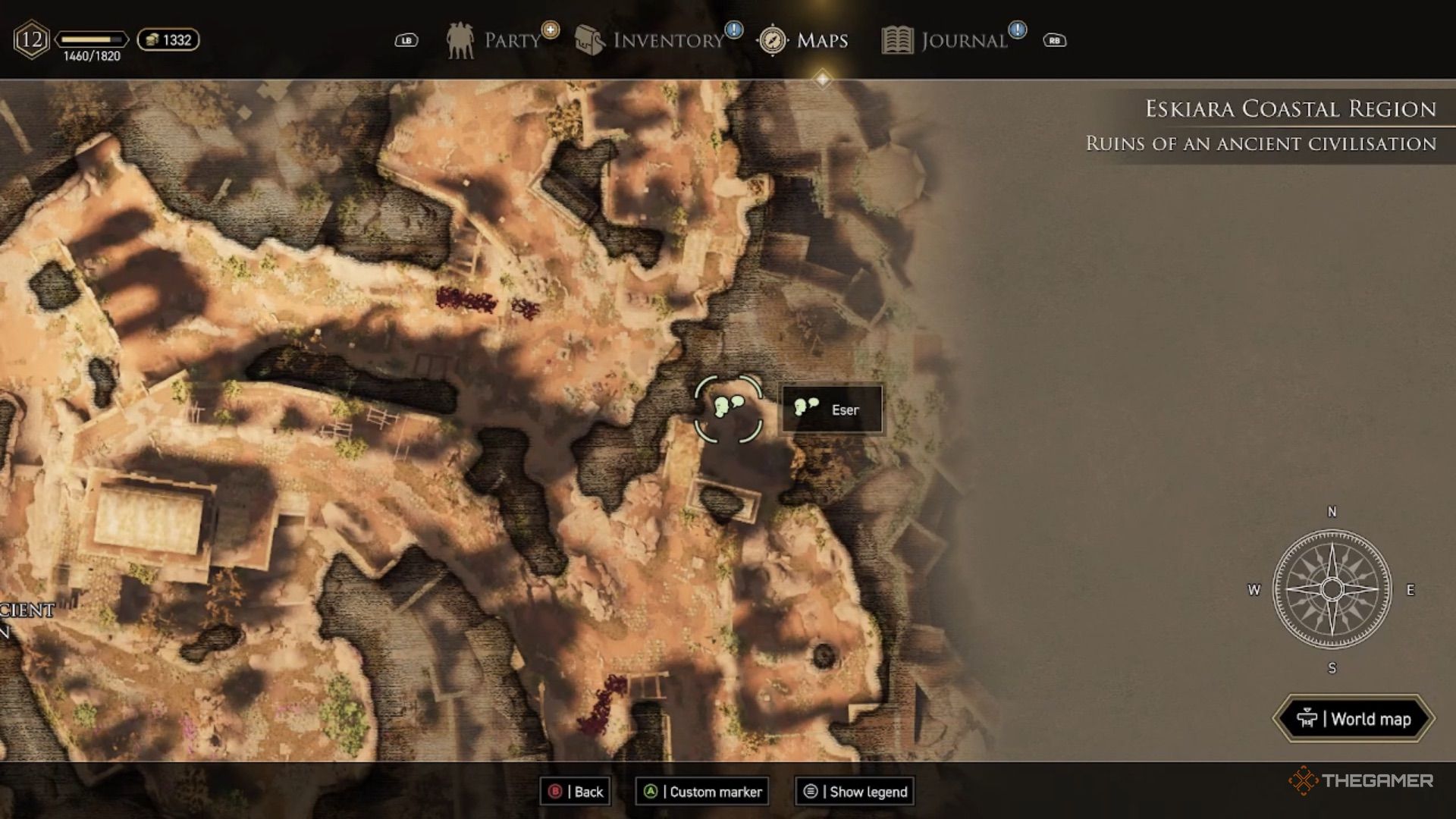The image size is (1456, 819).
Task: Place a Custom marker
Action: 702,792
